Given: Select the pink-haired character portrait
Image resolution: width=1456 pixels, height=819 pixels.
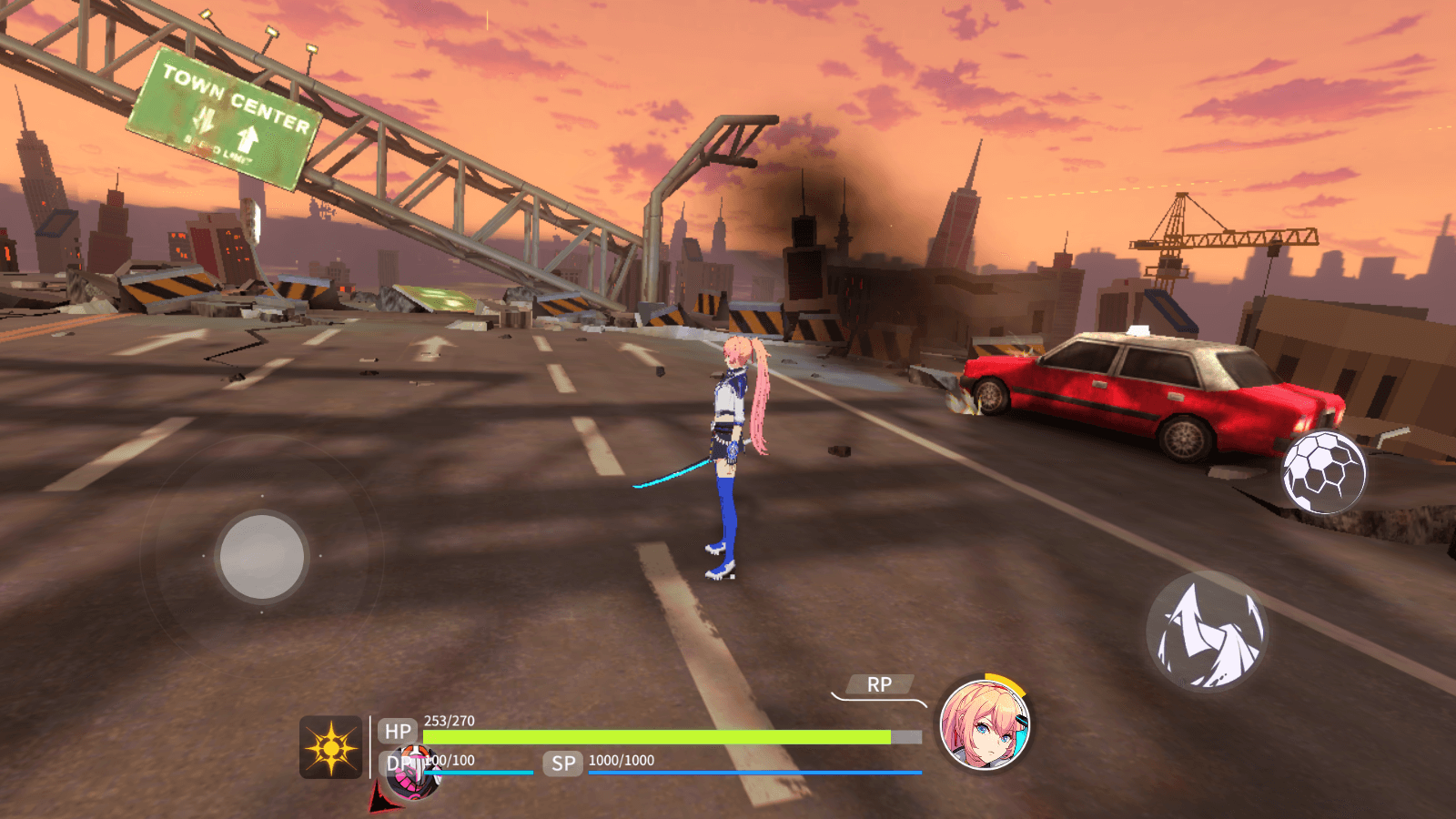Looking at the screenshot, I should pos(985,725).
